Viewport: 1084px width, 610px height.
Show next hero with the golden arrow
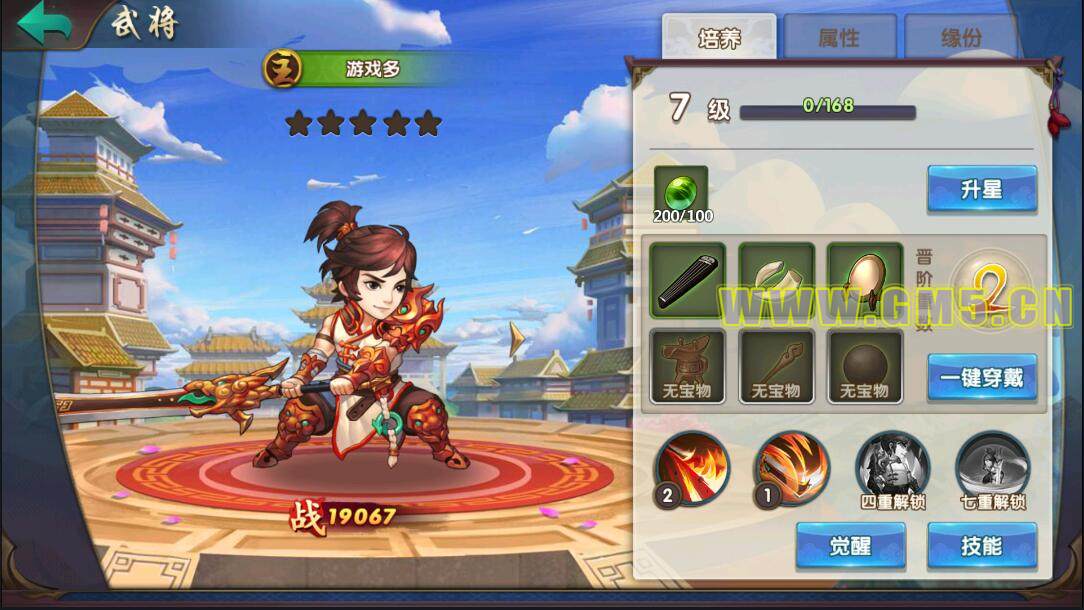coord(516,339)
